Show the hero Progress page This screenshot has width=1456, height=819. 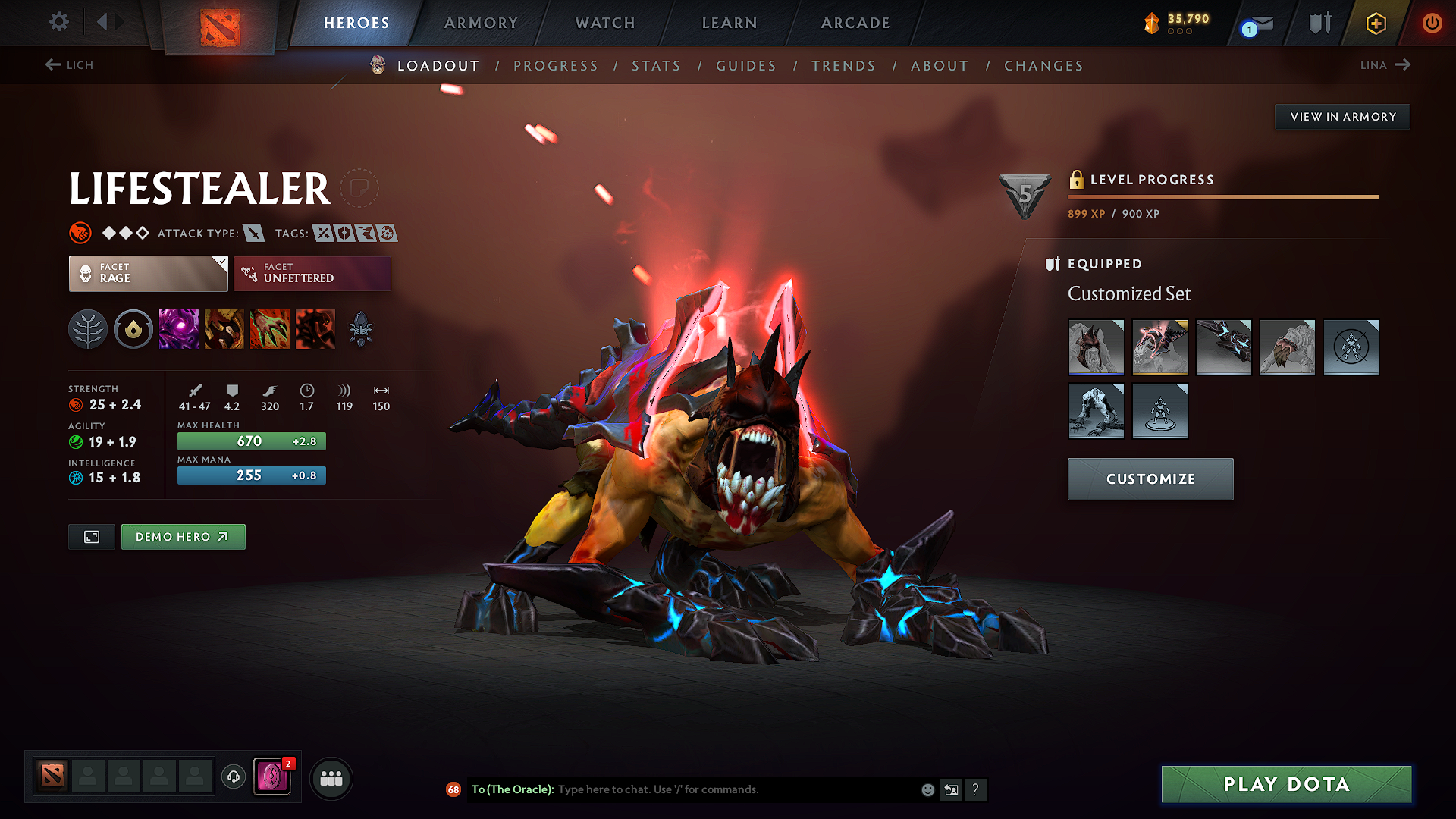(556, 66)
